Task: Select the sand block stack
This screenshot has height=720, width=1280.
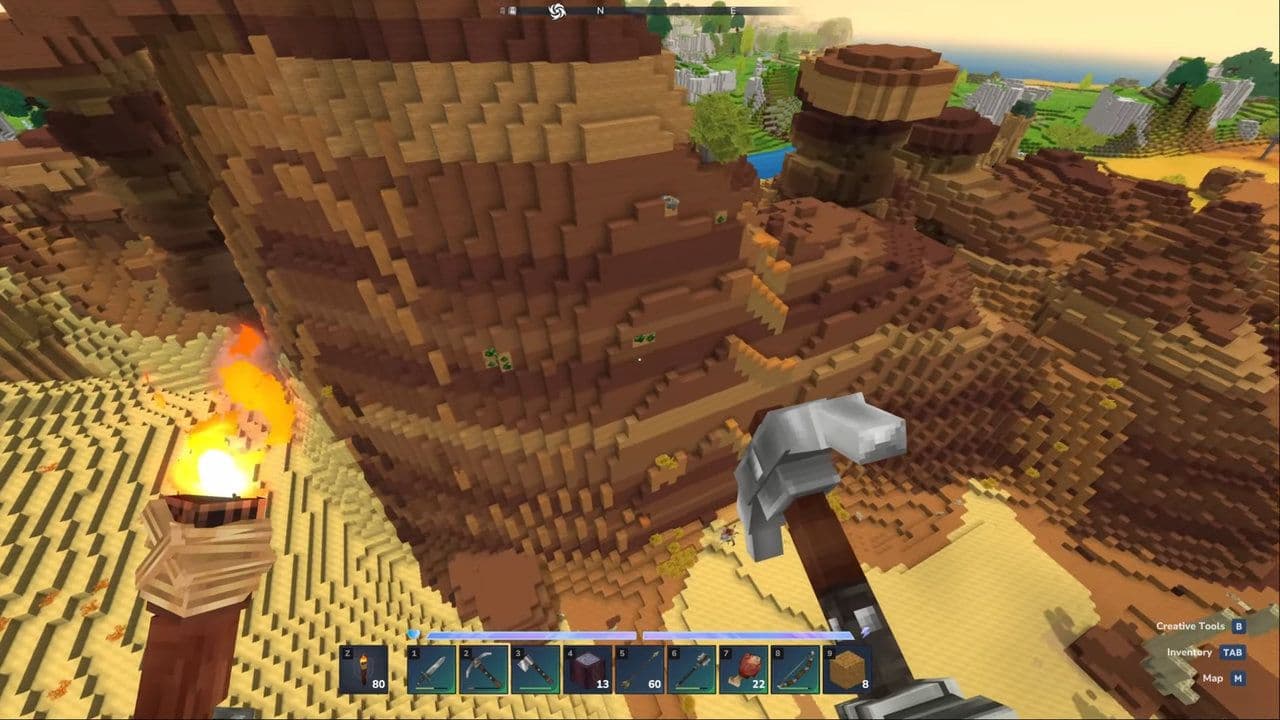Action: [x=847, y=669]
